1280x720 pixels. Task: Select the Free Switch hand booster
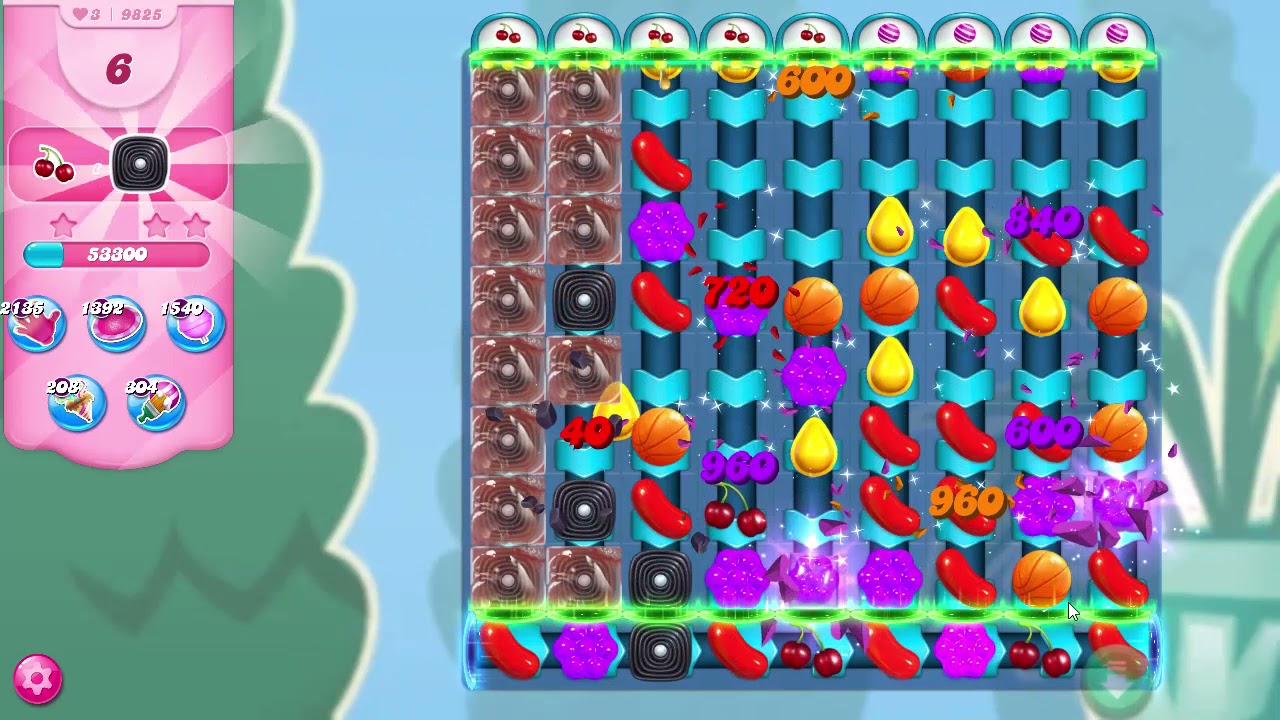pos(37,325)
